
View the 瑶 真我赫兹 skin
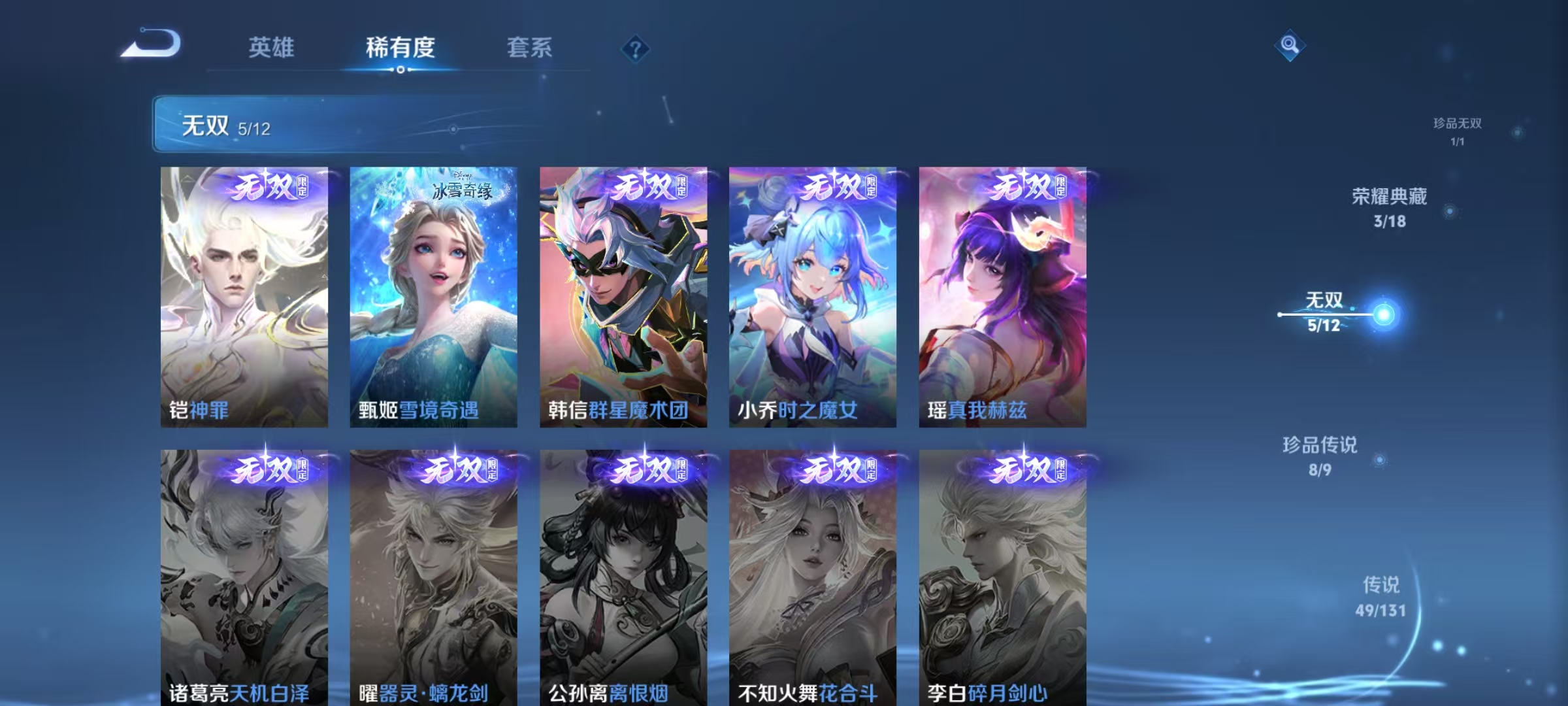pyautogui.click(x=1003, y=294)
